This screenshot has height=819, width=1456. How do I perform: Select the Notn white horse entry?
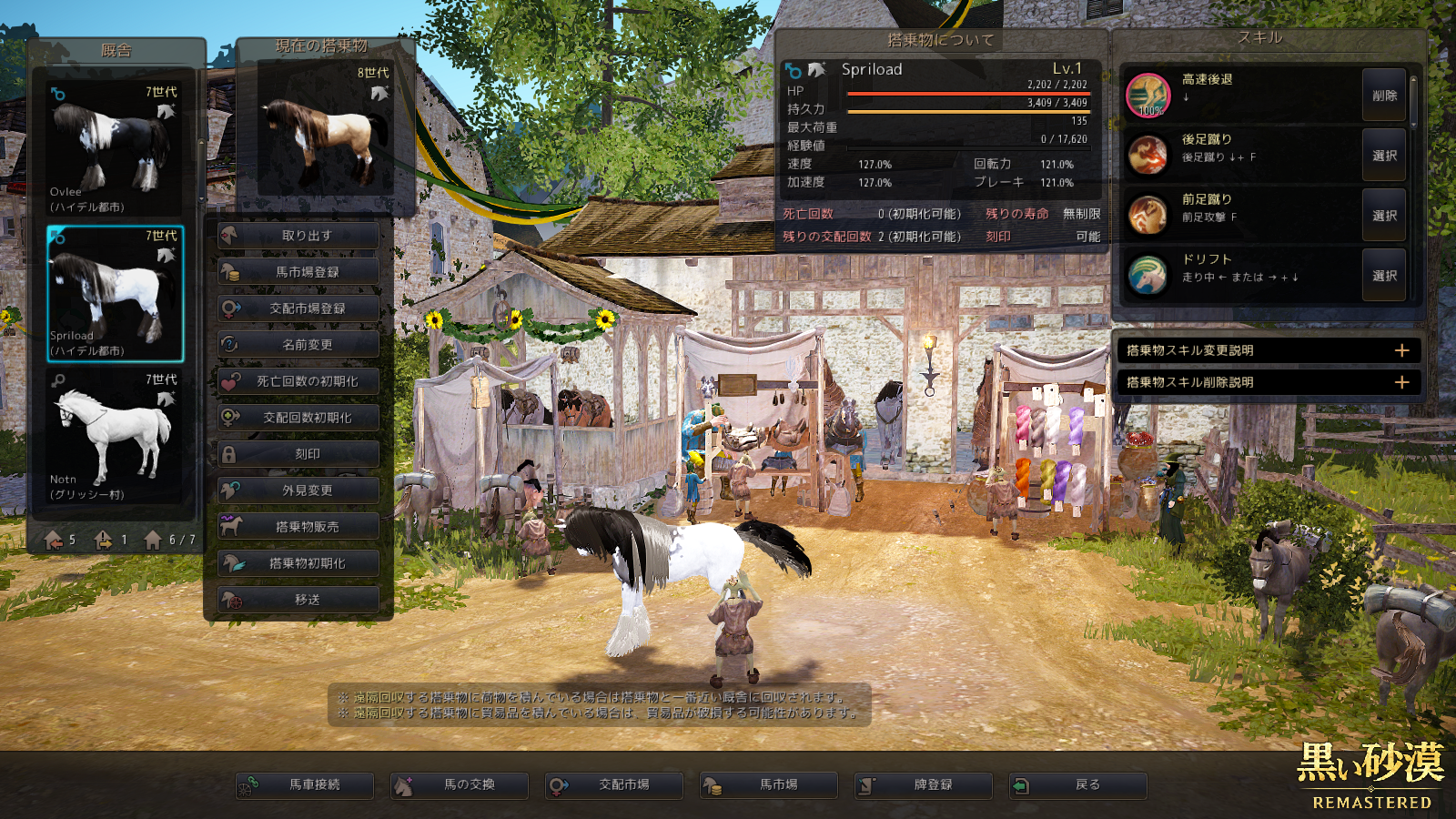click(115, 435)
